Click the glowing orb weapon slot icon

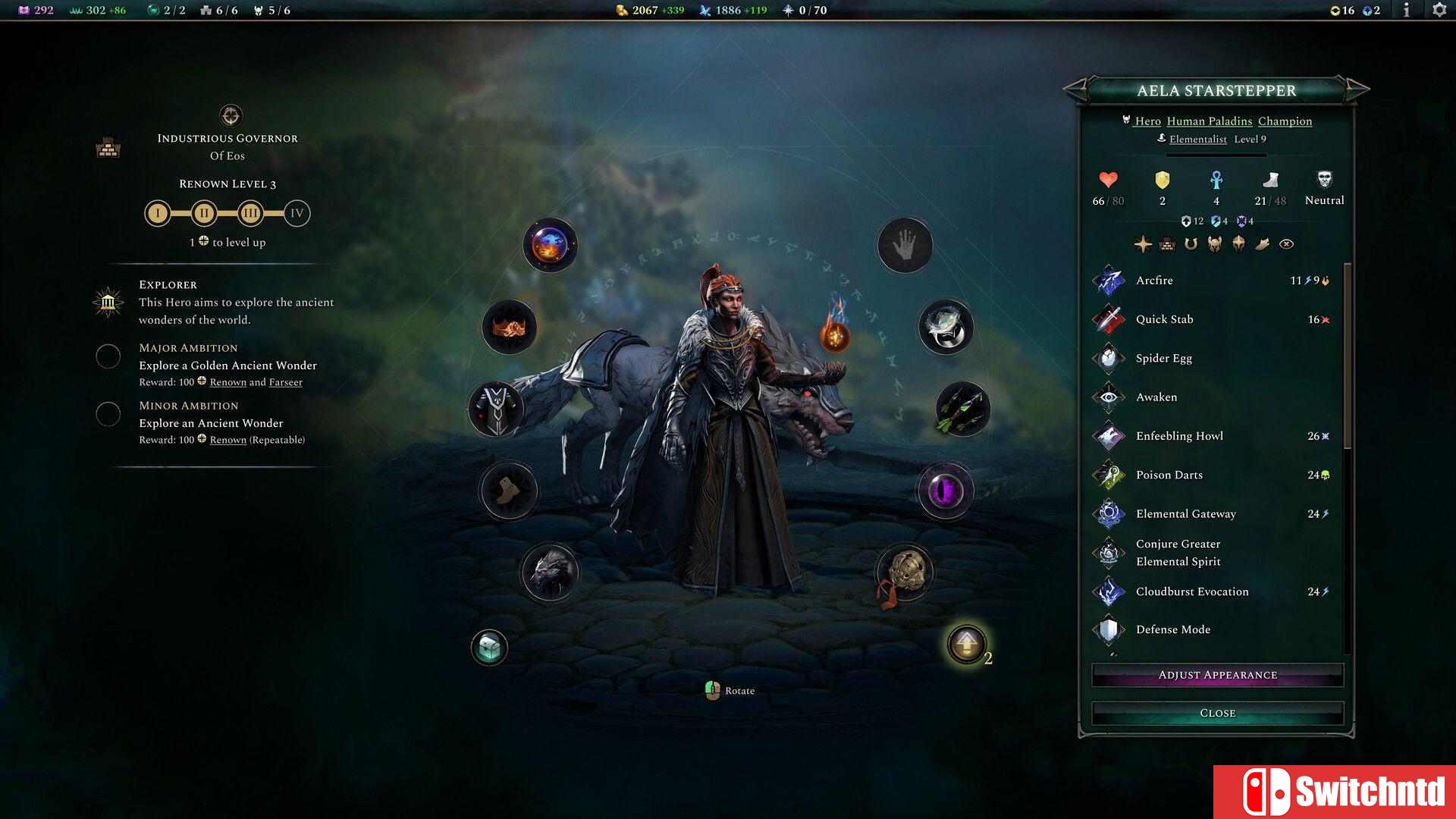(x=549, y=245)
